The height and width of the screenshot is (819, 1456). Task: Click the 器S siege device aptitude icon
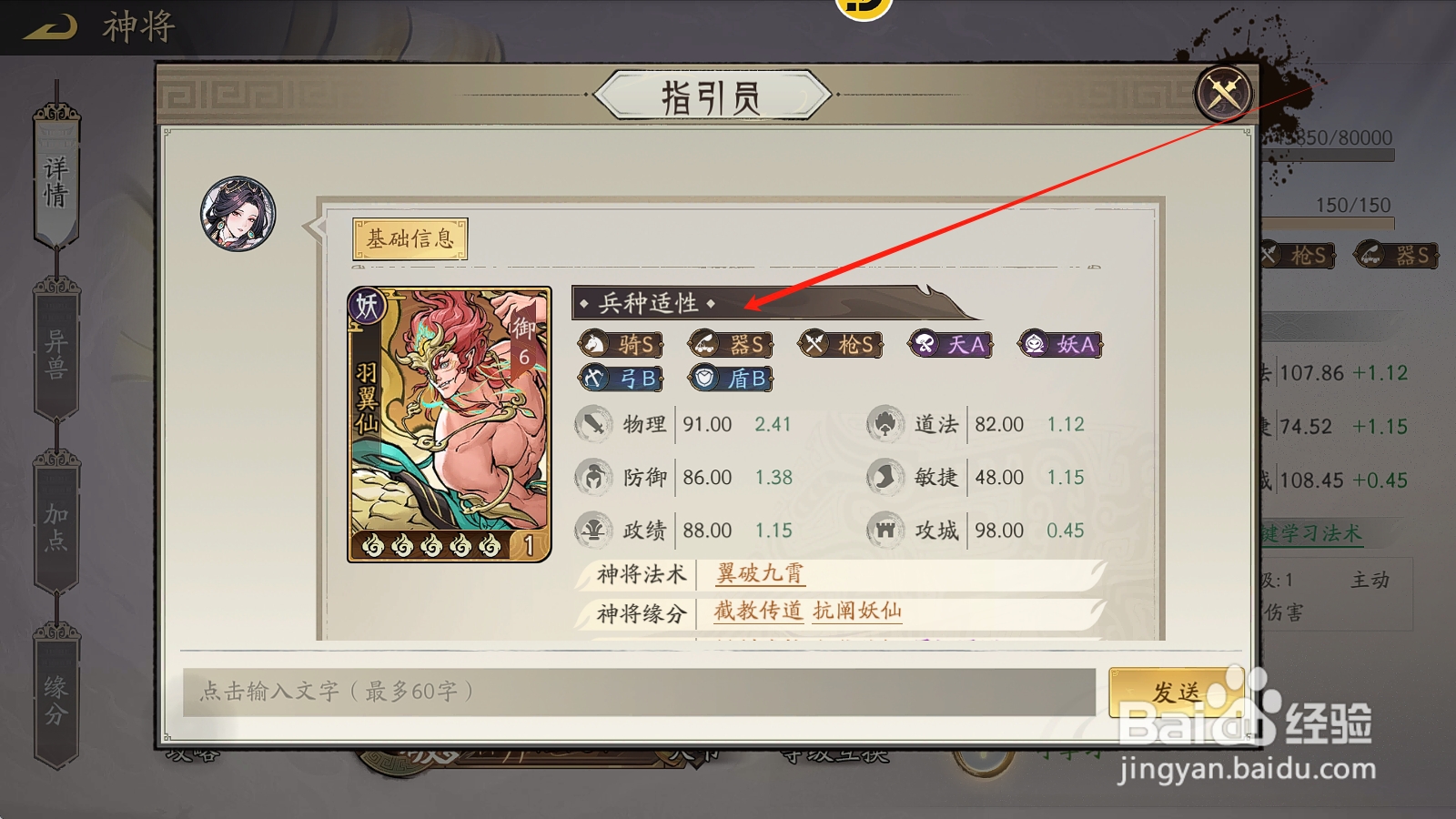pos(731,344)
